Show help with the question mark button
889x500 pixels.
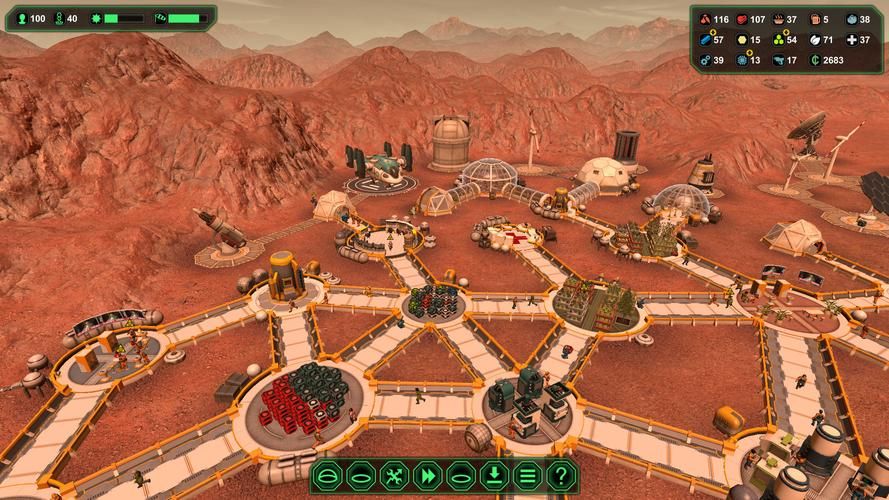(563, 476)
